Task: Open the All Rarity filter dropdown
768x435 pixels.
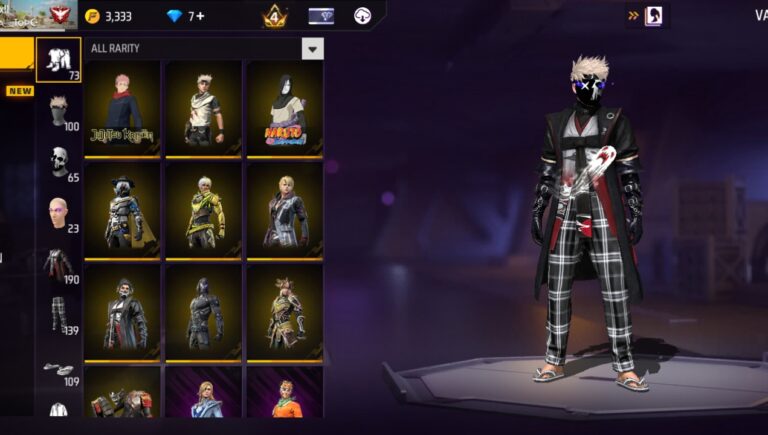Action: [313, 49]
